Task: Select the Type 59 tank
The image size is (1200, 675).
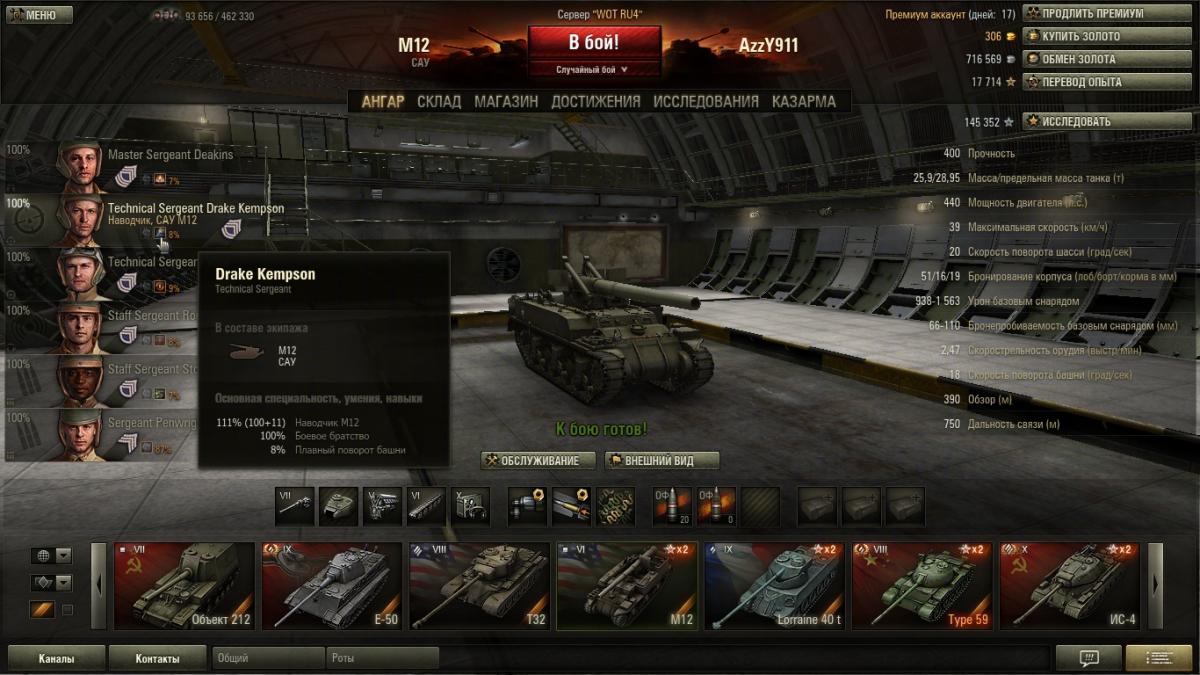Action: coord(921,586)
